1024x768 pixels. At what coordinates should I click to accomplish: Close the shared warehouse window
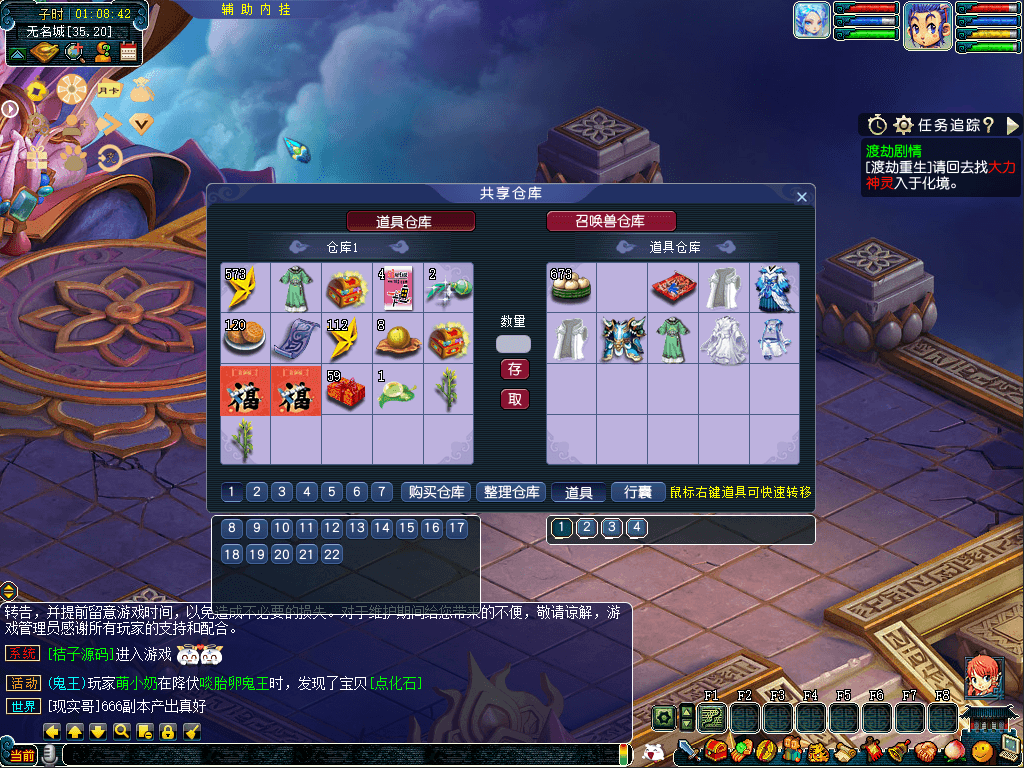801,197
